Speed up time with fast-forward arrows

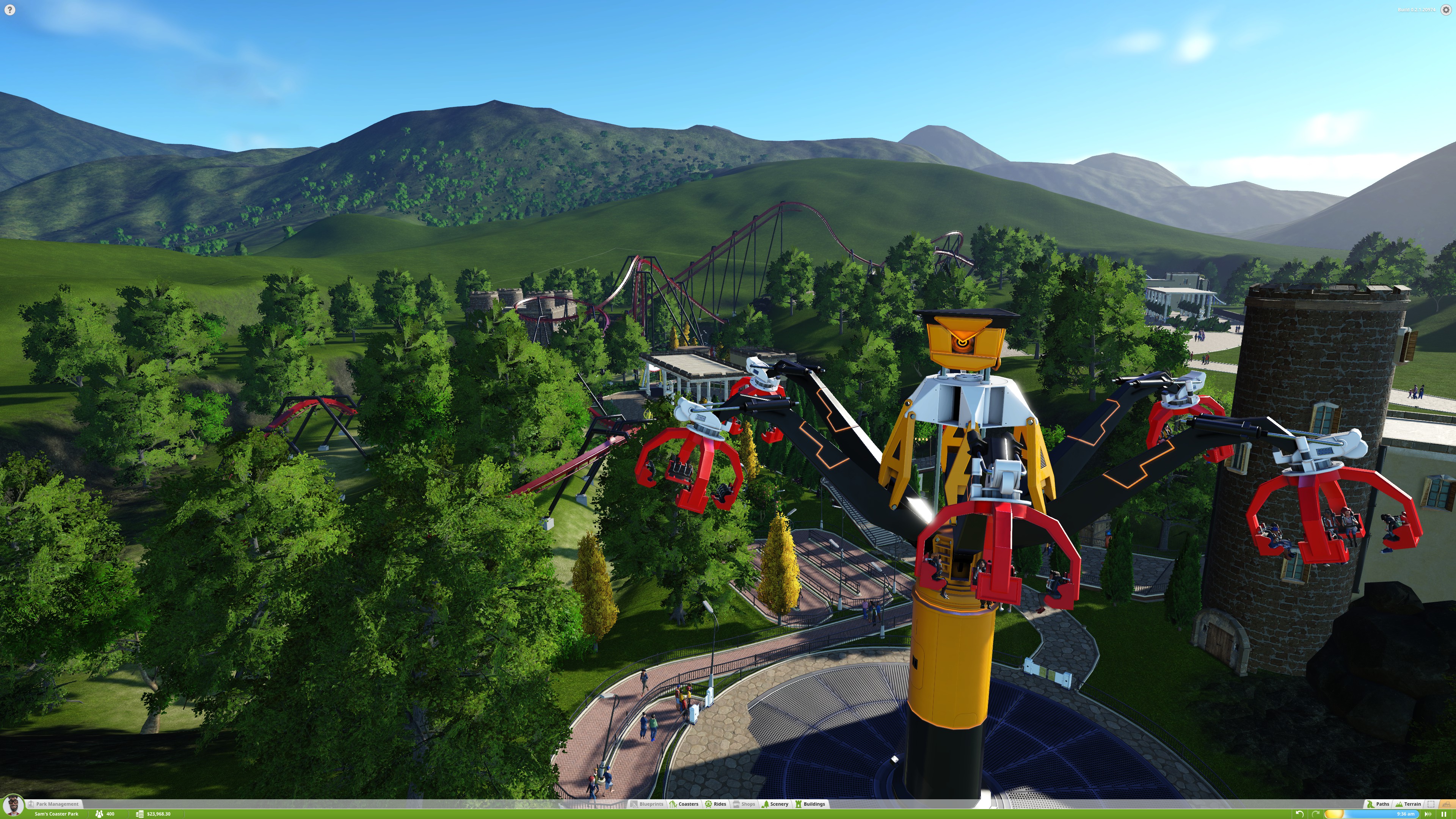tap(1431, 814)
